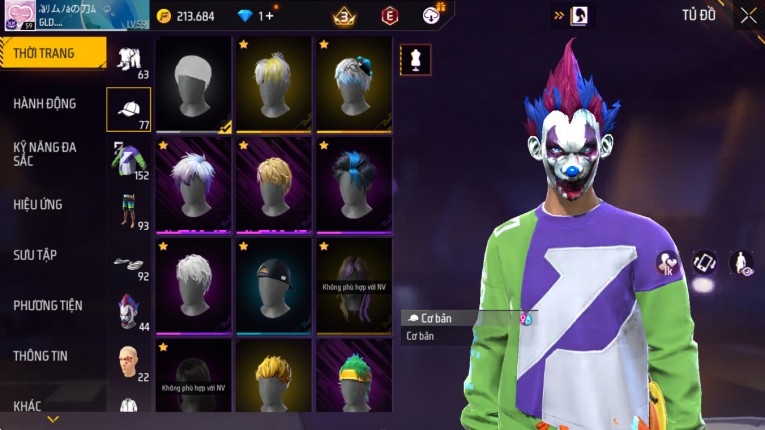The image size is (765, 430).
Task: Open the green shorts pants category
Action: pos(128,210)
